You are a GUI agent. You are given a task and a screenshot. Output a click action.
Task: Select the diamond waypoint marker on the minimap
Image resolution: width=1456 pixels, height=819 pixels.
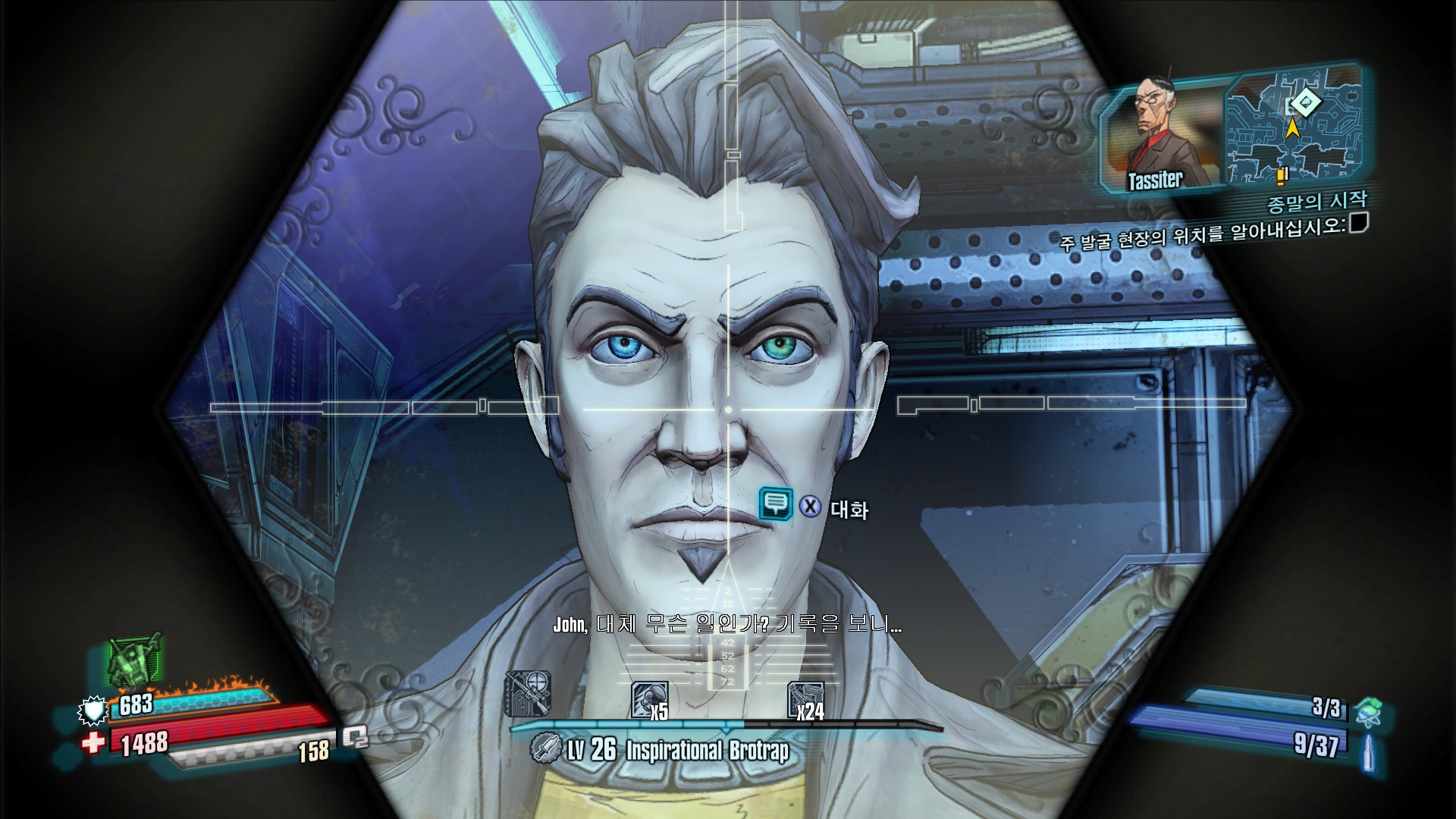tap(1306, 103)
